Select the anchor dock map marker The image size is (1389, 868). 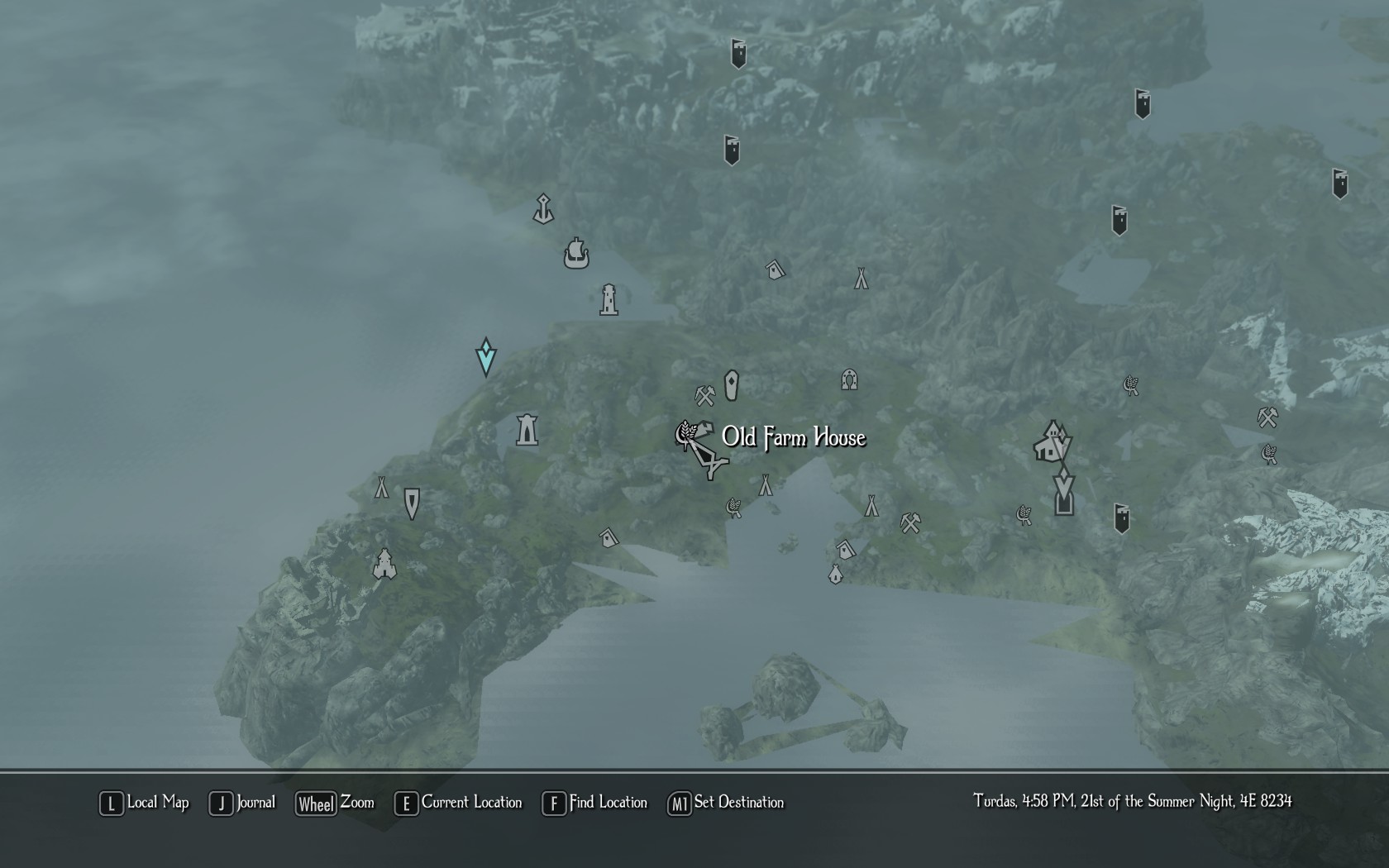[542, 209]
